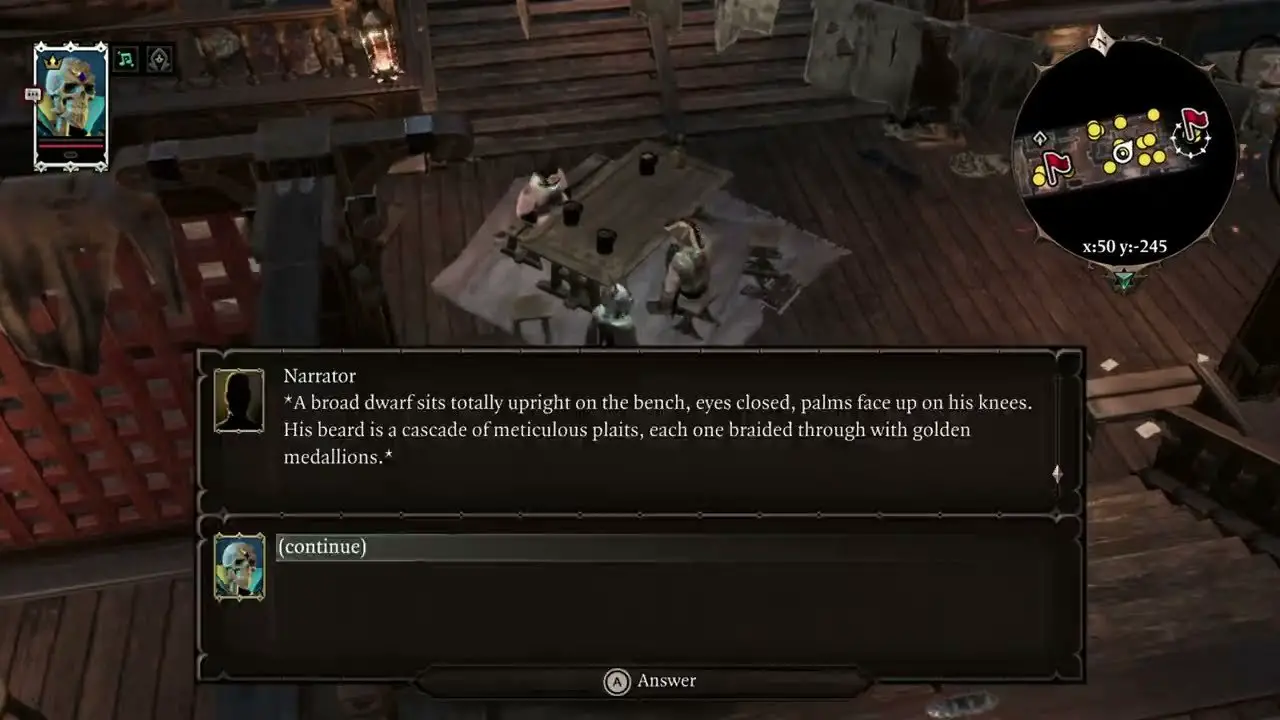Click the status icon beside the music note

(x=159, y=59)
